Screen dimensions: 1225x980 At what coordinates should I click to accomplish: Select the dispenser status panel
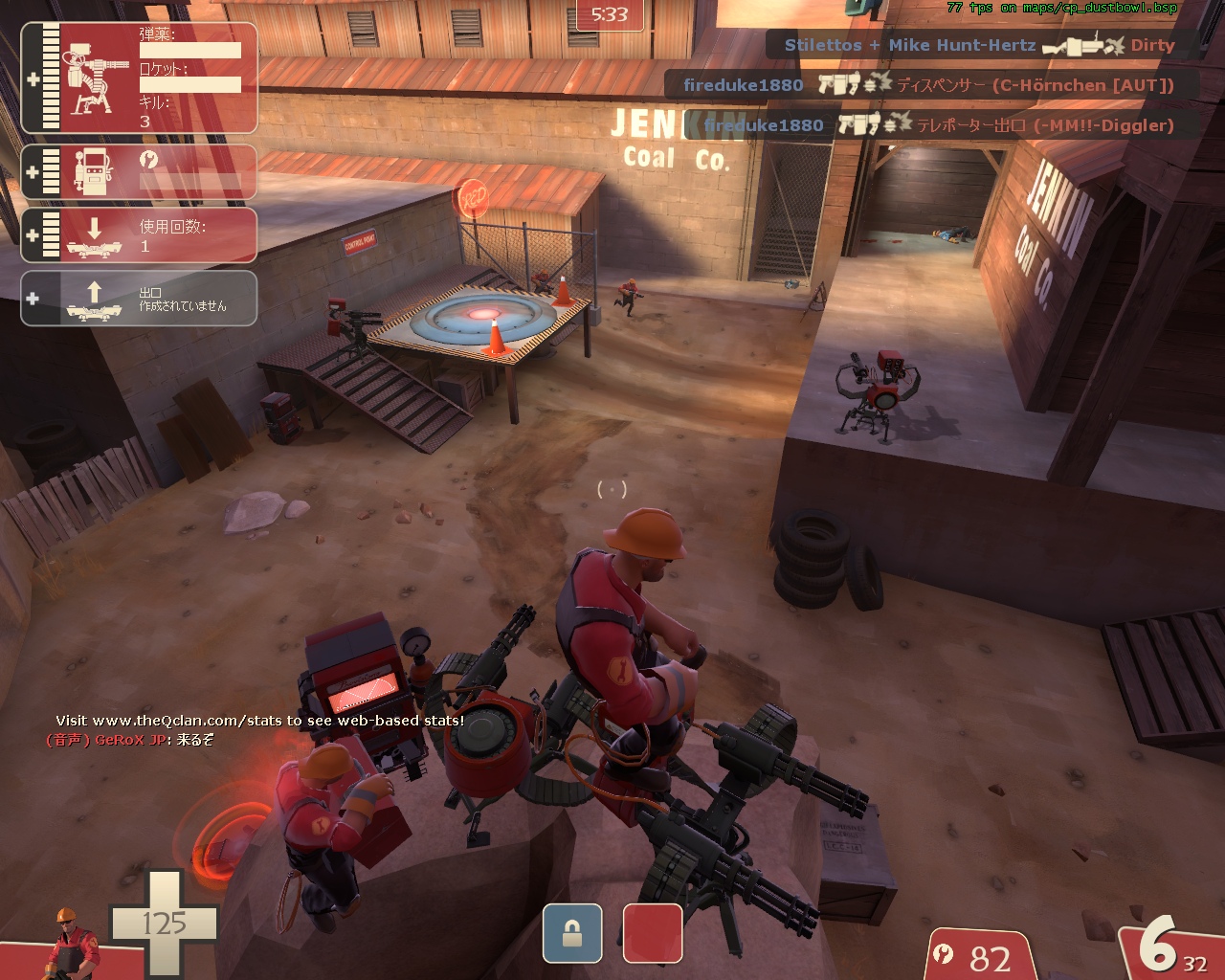[139, 172]
